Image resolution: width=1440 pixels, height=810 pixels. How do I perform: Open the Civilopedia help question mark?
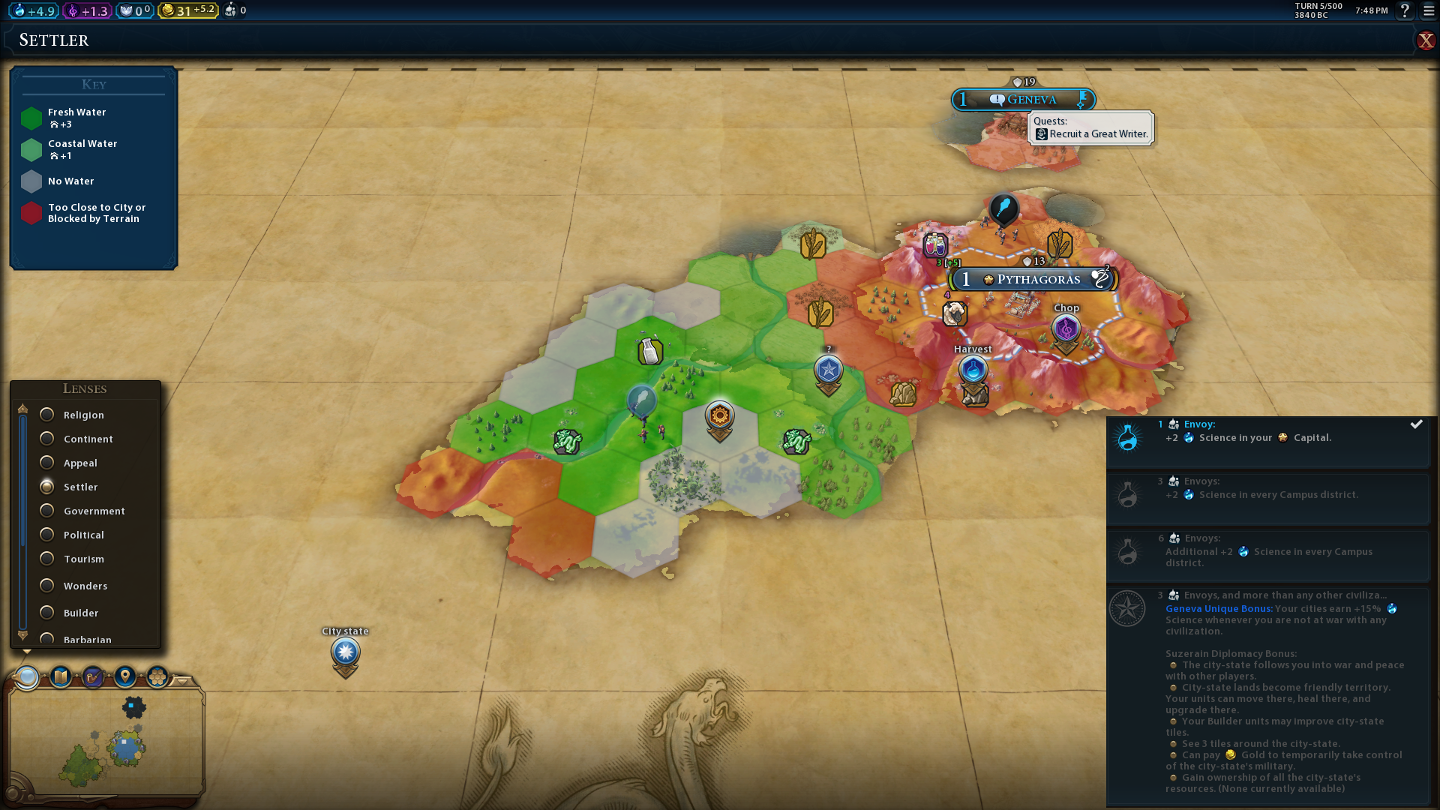1405,10
